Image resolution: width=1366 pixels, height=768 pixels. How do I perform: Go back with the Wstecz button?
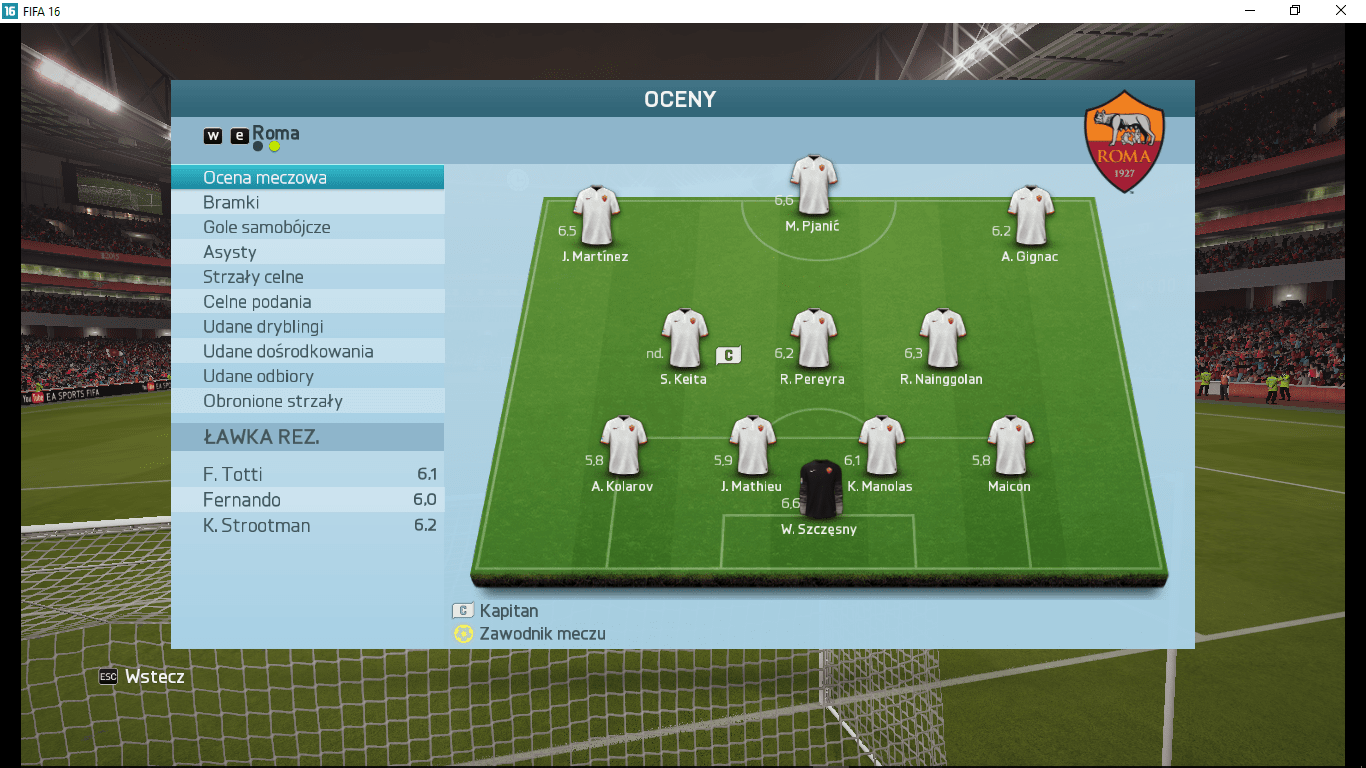pos(143,677)
